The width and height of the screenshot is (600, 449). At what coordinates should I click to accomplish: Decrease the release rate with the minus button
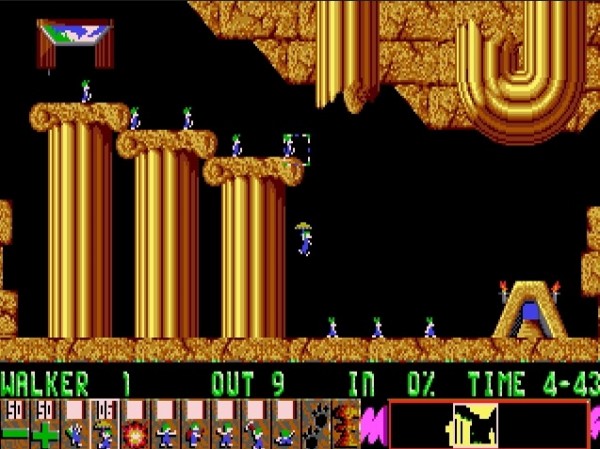(14, 424)
